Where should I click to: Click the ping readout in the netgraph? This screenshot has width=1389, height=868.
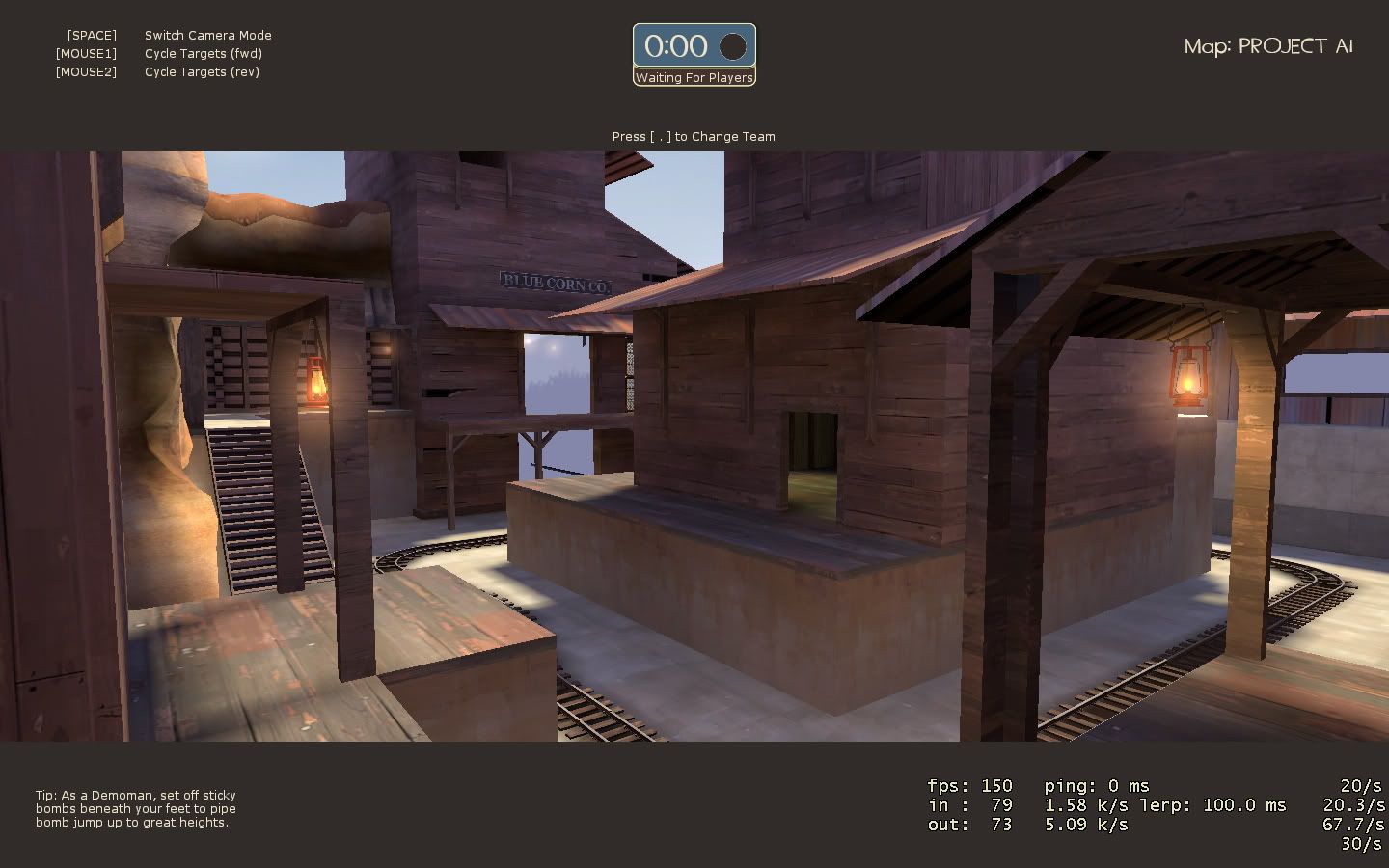(x=1094, y=786)
